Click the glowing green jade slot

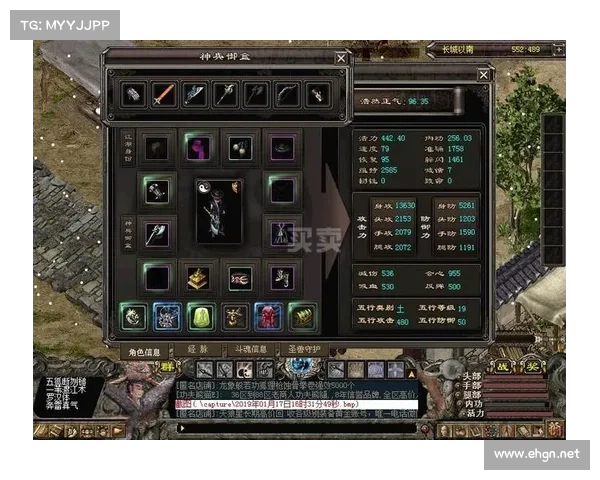tap(200, 317)
